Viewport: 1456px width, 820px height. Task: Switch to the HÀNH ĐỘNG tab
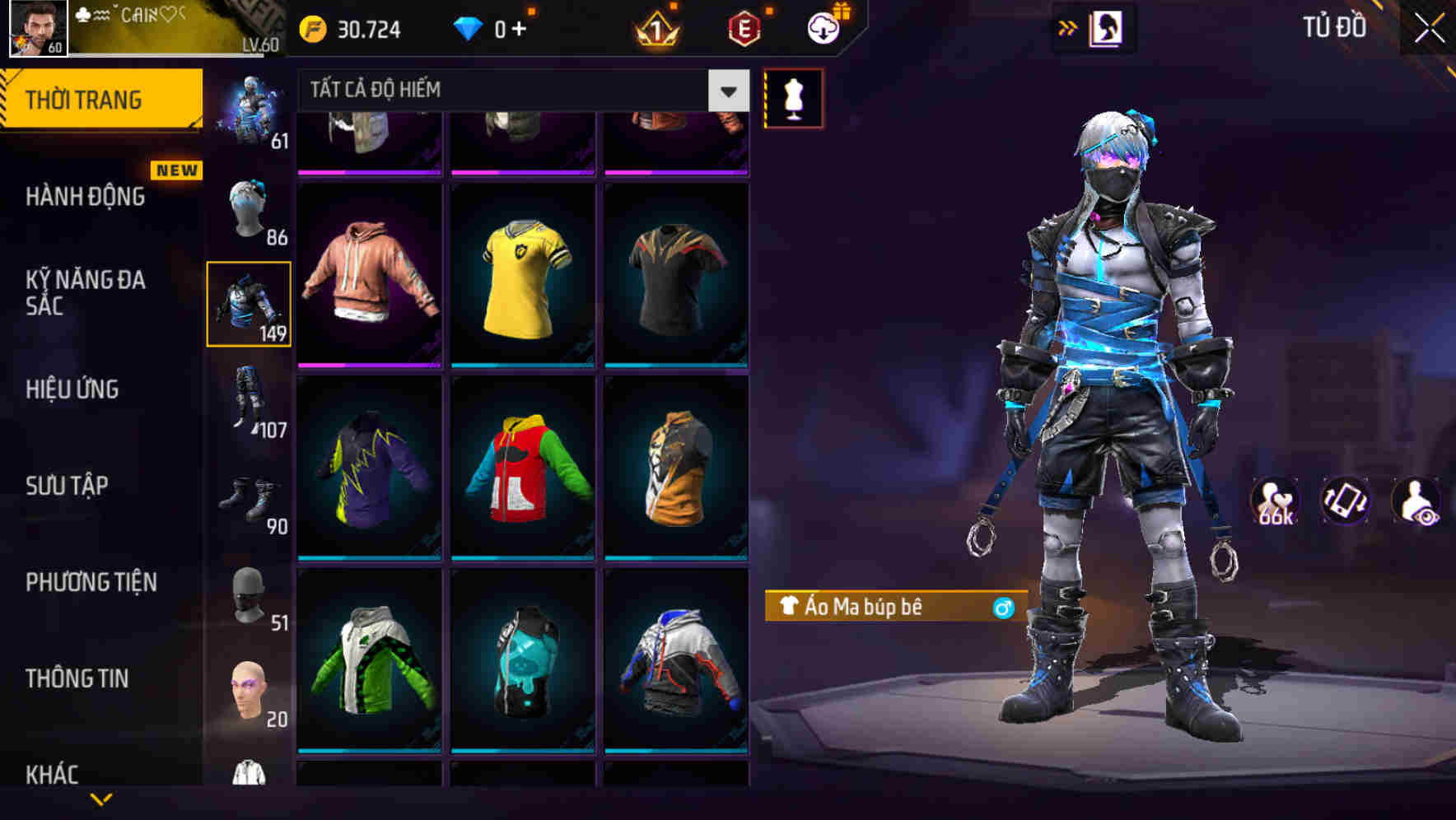[85, 197]
